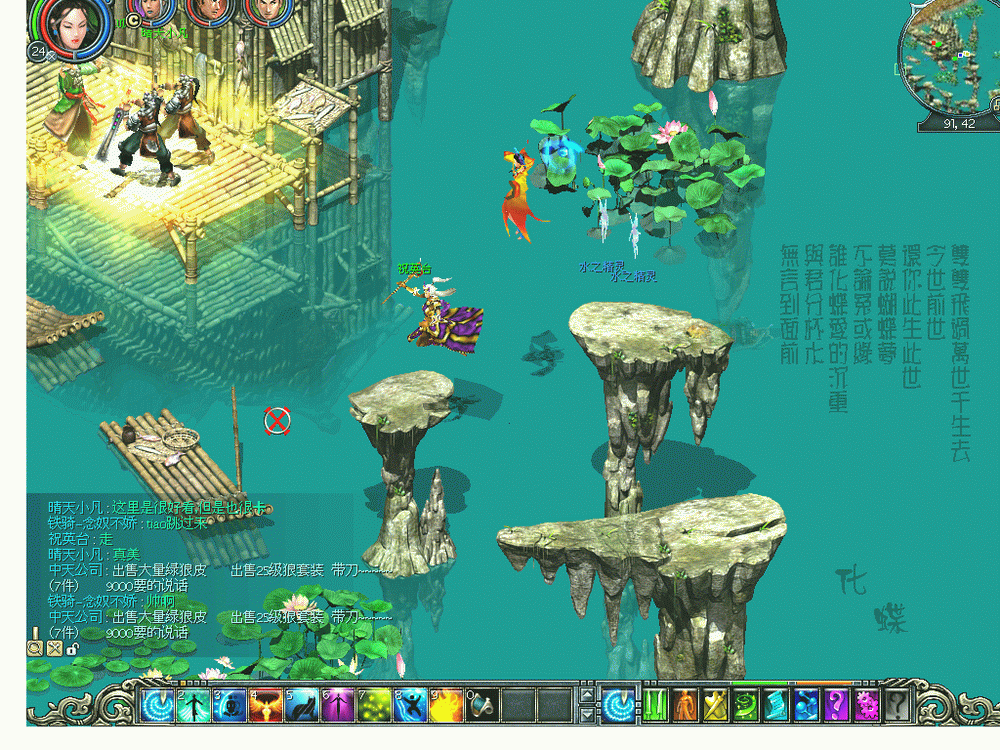This screenshot has height=750, width=1000.
Task: Activate the blue swirl skill in slot 1
Action: [x=158, y=704]
